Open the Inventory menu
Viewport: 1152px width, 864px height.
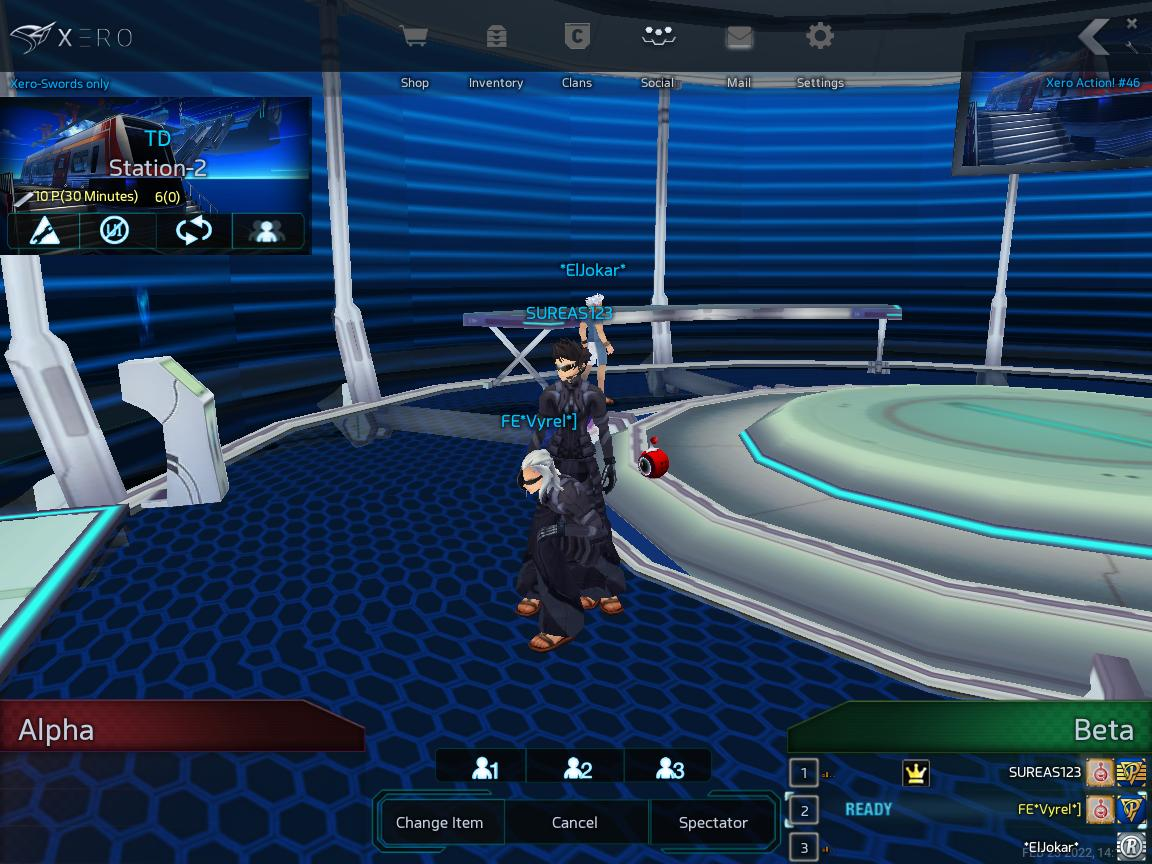[496, 52]
